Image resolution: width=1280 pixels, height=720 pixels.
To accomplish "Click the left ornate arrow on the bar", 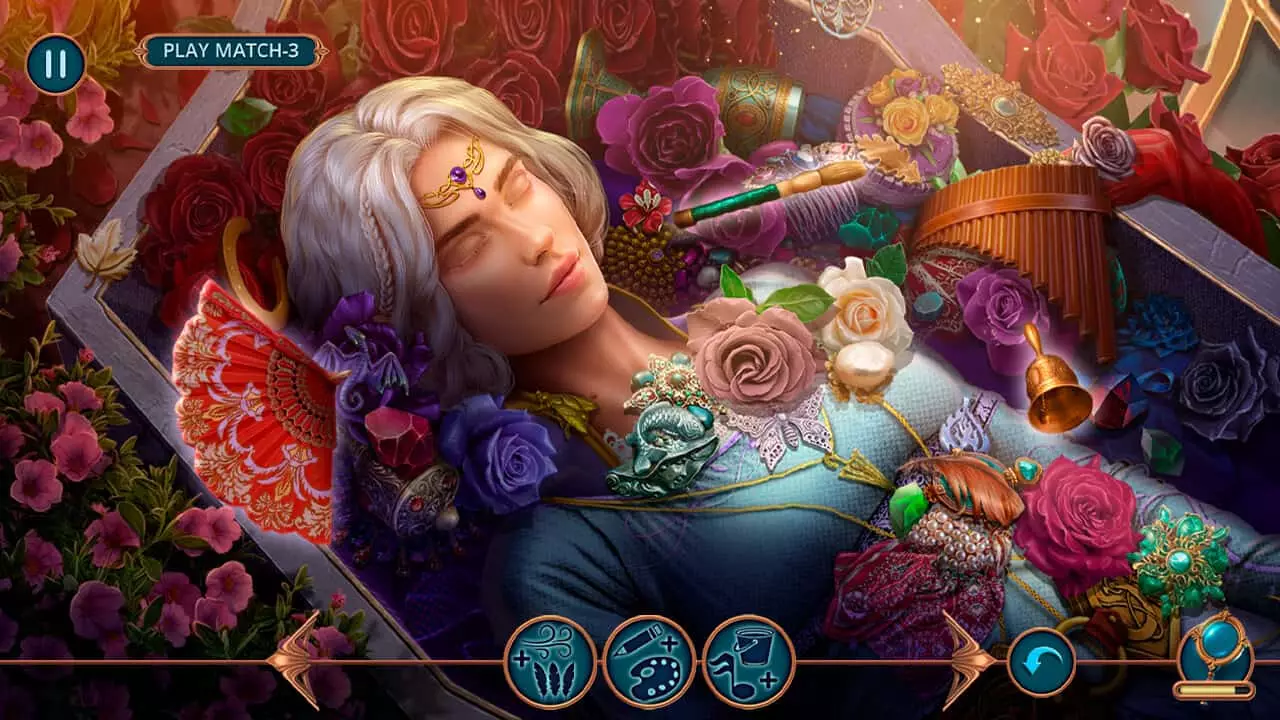I will pos(296,660).
